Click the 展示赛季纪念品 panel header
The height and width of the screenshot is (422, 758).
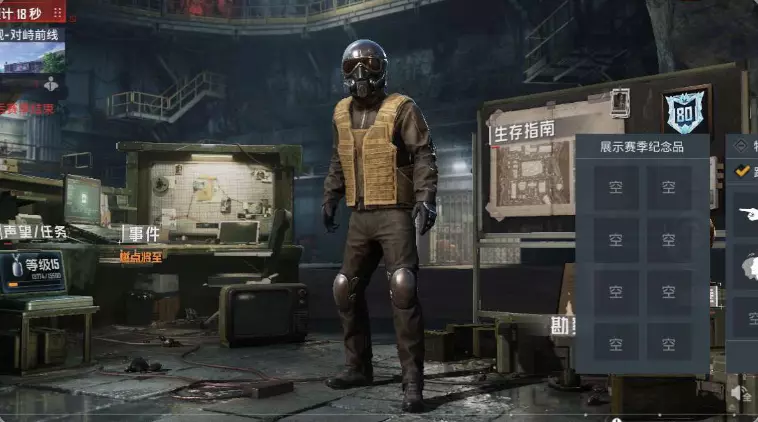642,146
